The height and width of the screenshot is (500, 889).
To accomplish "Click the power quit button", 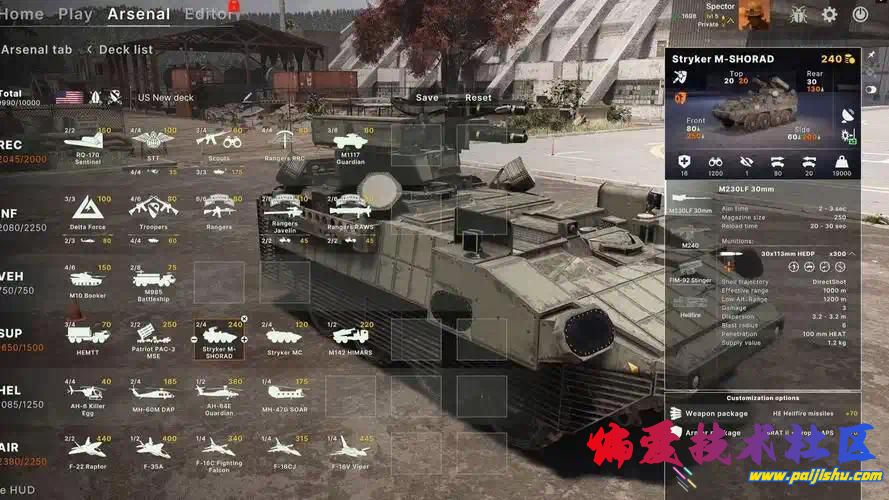I will [860, 14].
